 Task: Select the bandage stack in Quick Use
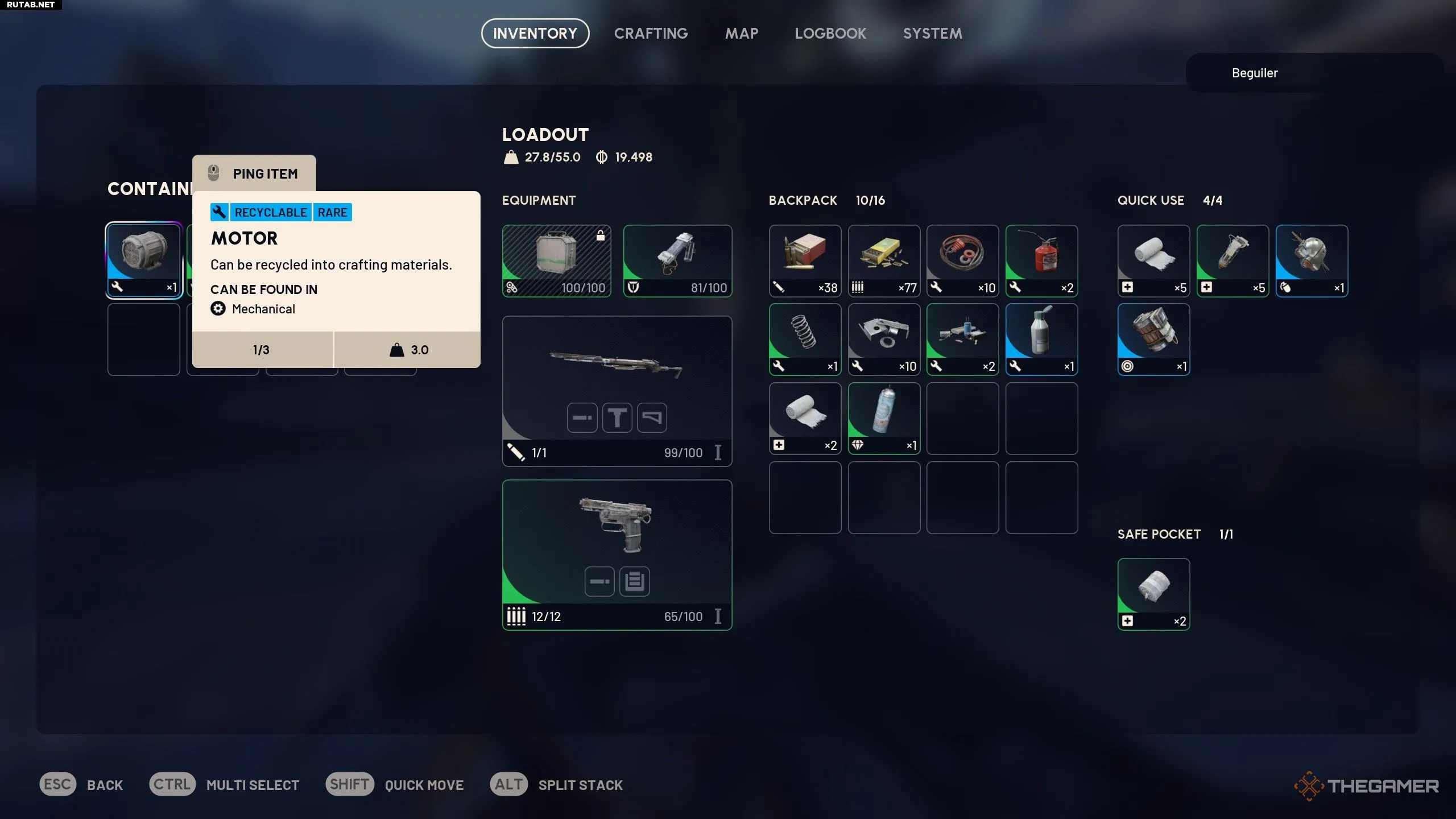tap(1153, 260)
